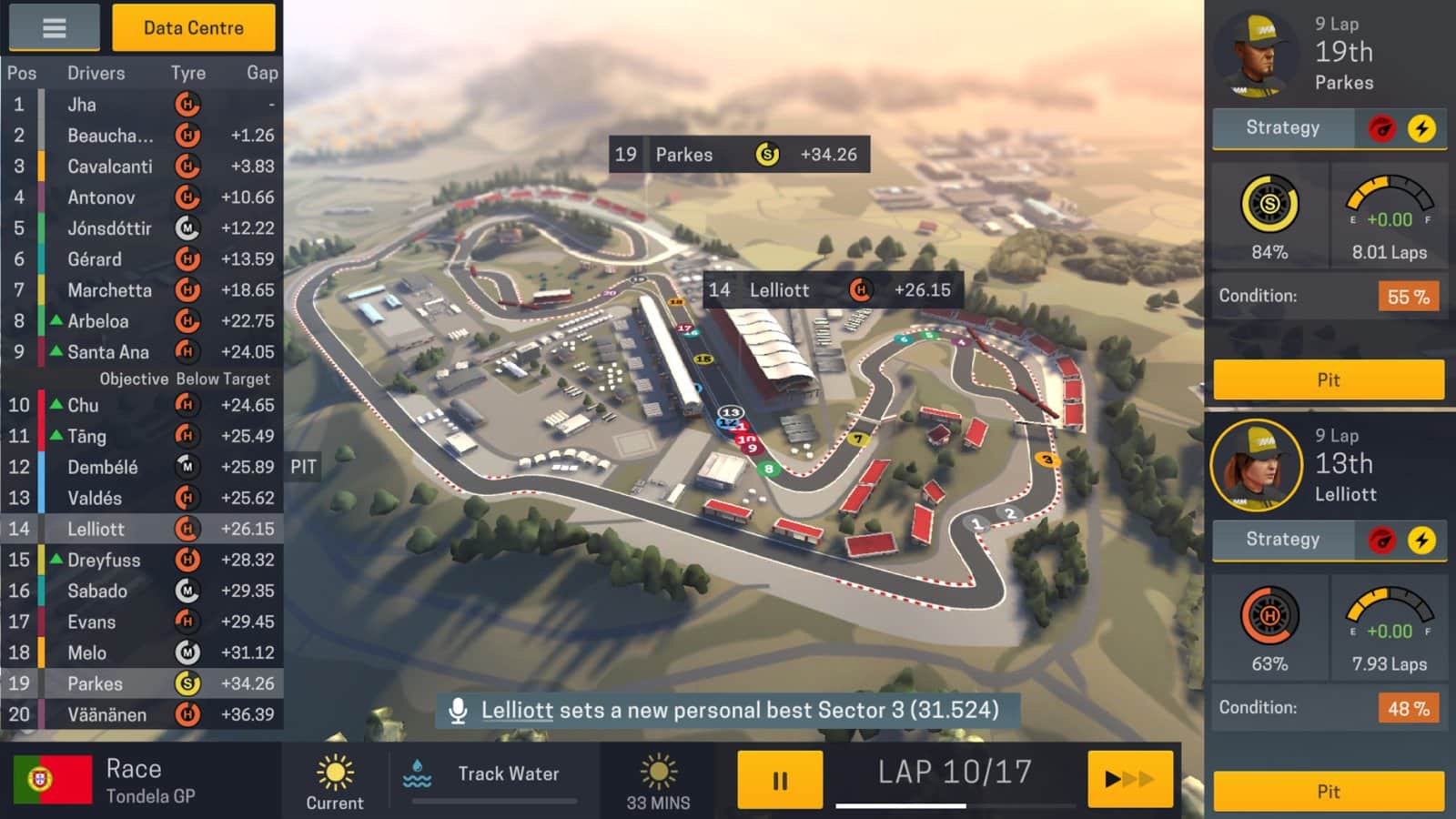Viewport: 1456px width, 819px height.
Task: Click Dembélé's medium tyre icon in the standings
Action: click(x=187, y=467)
